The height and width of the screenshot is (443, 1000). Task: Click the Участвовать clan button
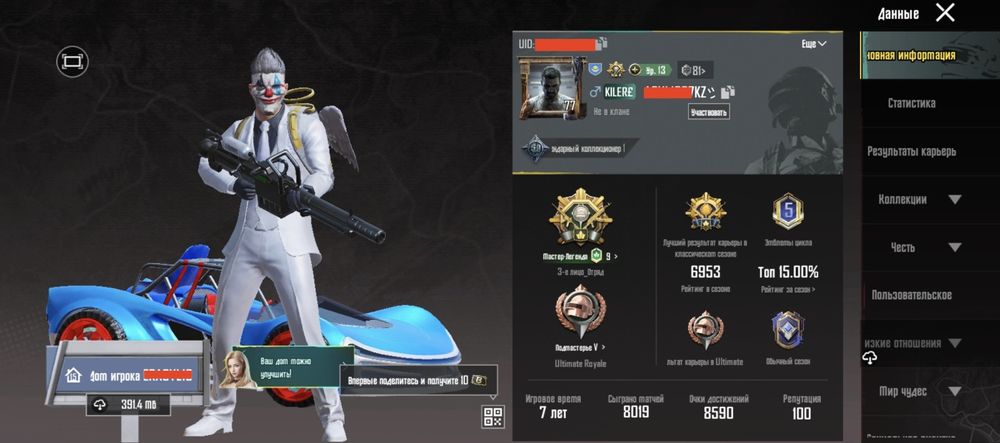708,112
